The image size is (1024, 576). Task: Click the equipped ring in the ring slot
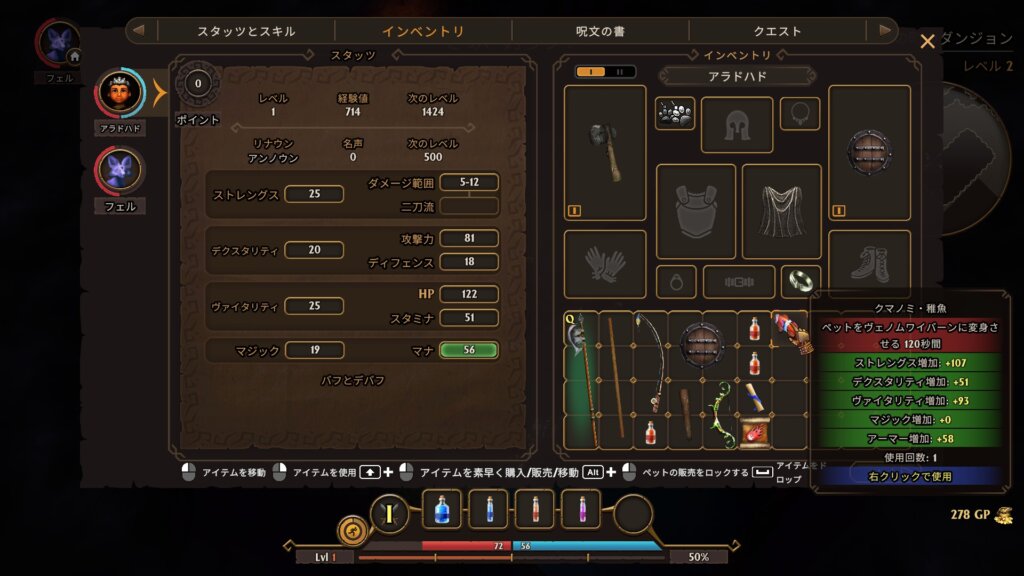(x=800, y=281)
